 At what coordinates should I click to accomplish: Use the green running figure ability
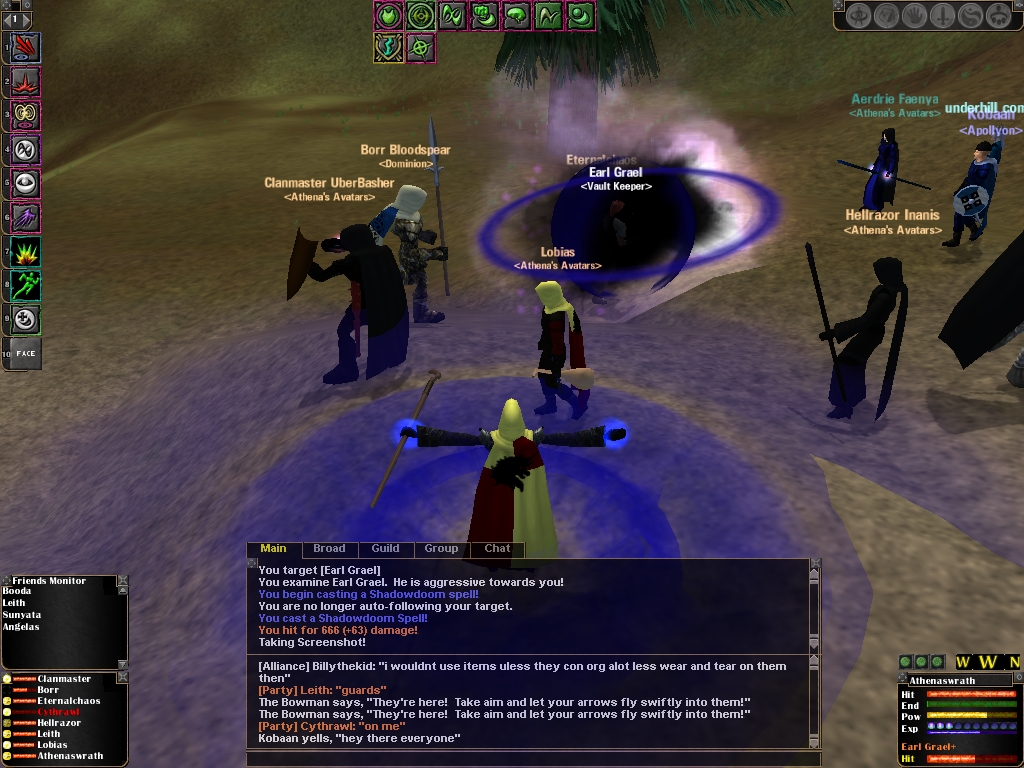point(26,285)
